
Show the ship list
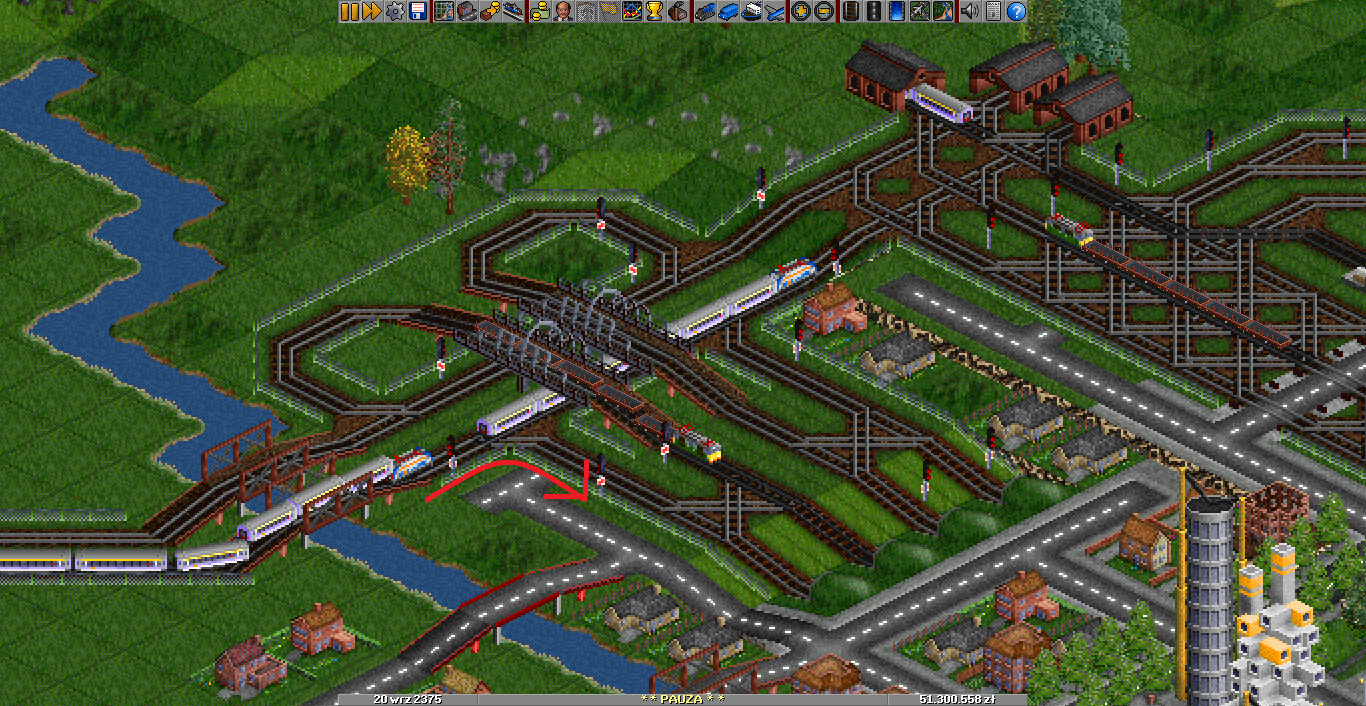point(750,11)
